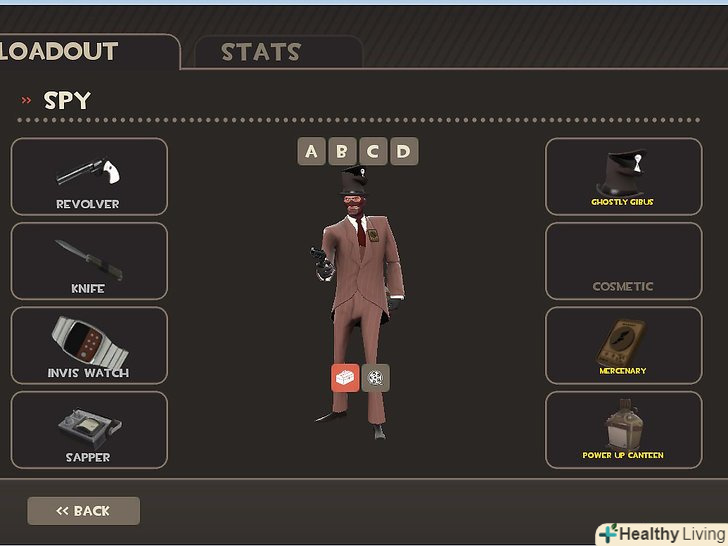The image size is (728, 546).
Task: Open the Loadout tab
Action: [x=70, y=51]
